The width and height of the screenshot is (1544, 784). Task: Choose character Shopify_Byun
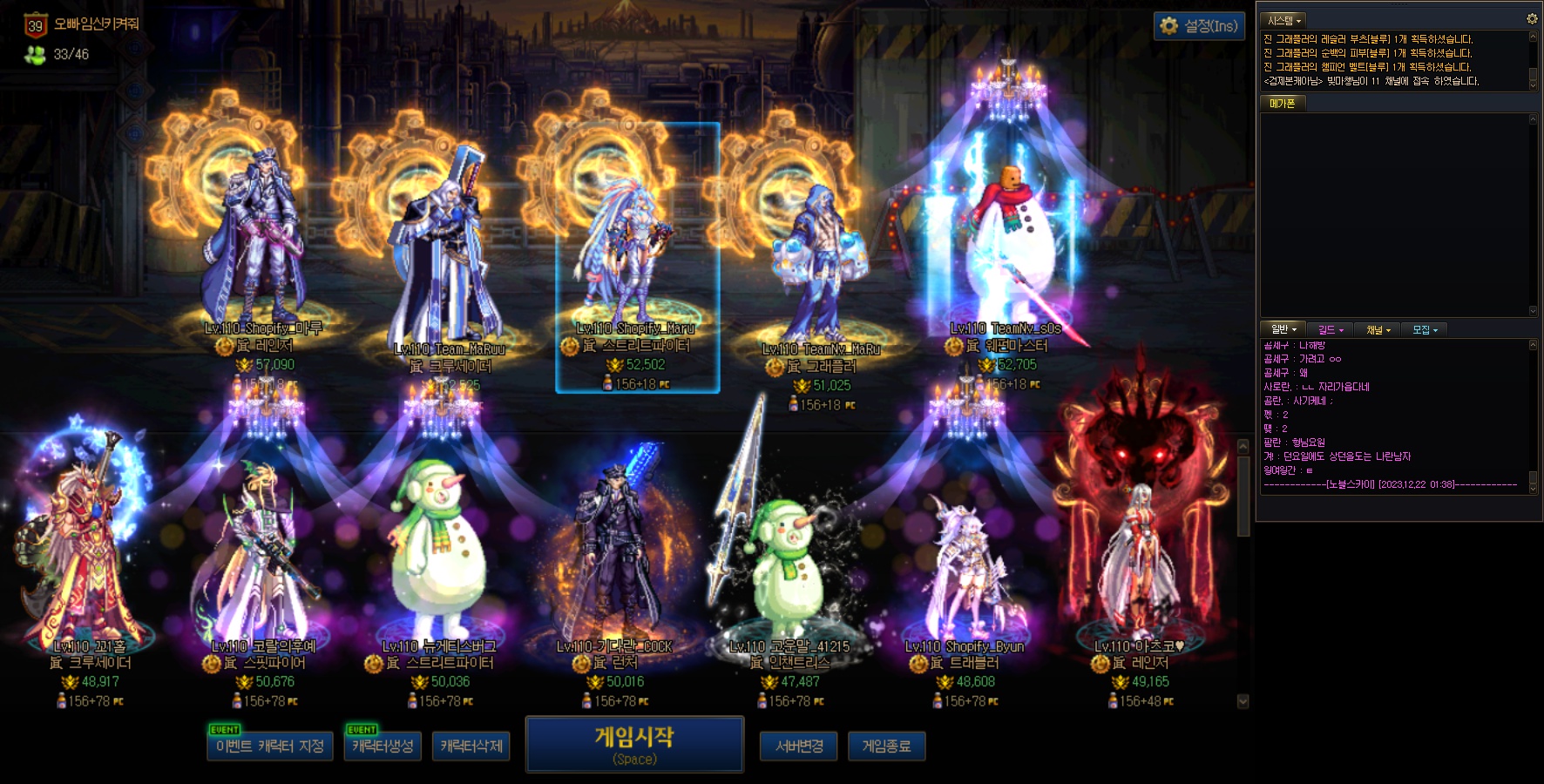(x=965, y=566)
